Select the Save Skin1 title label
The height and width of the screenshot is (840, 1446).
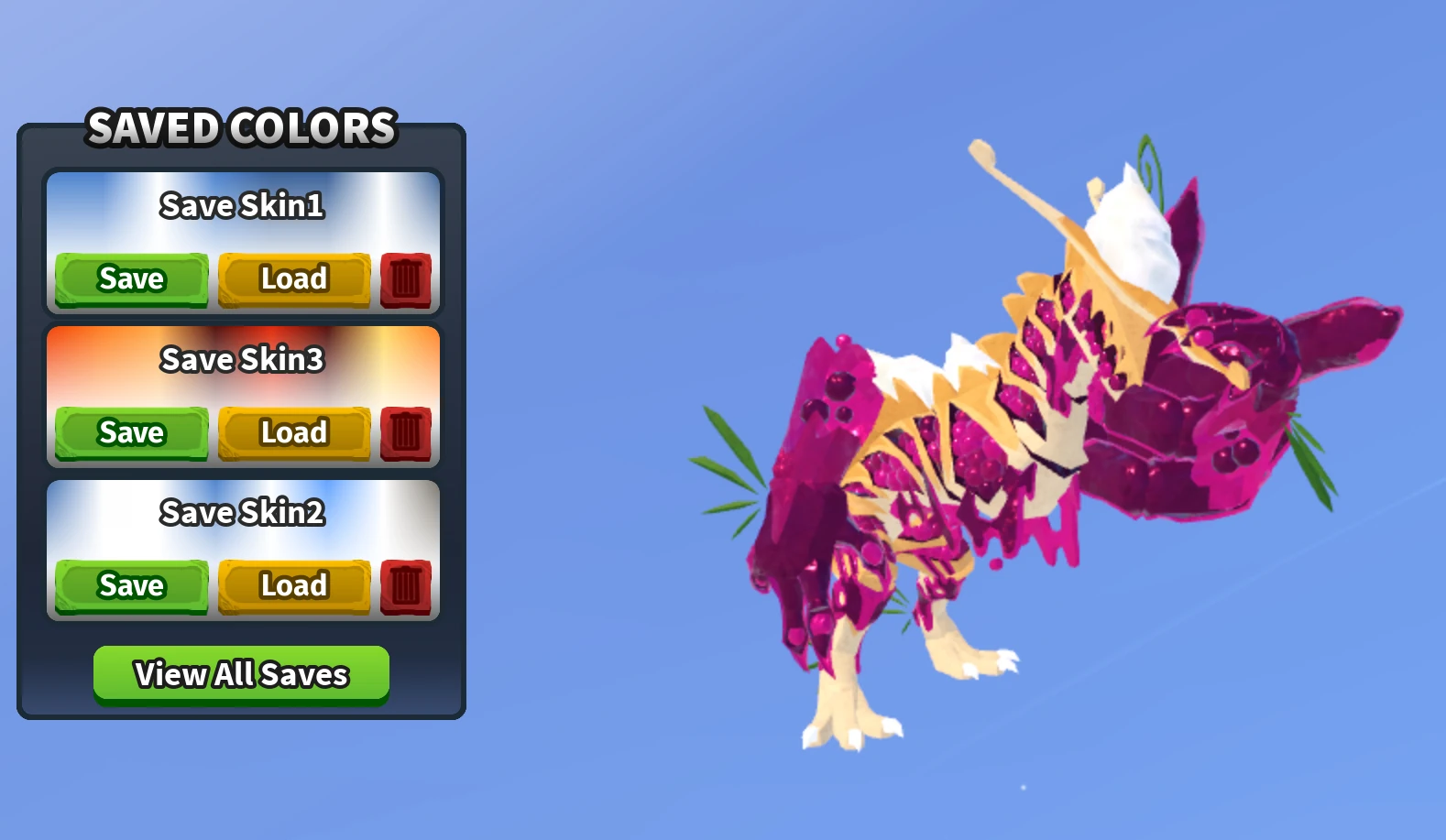point(243,206)
